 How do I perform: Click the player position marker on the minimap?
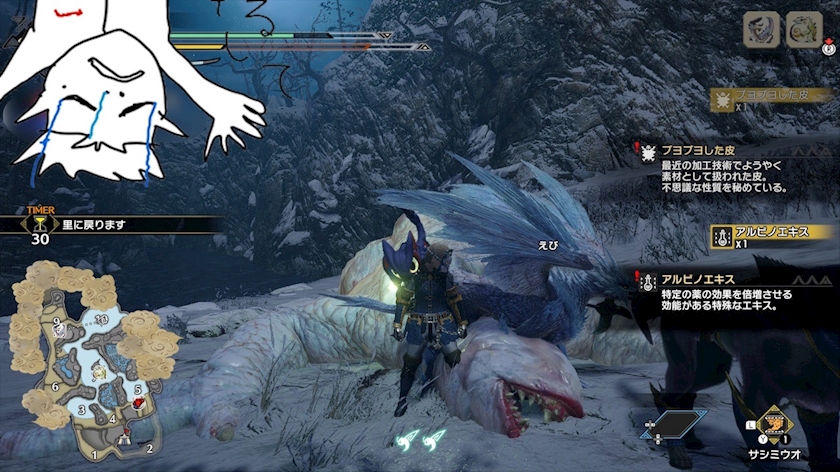(98, 371)
